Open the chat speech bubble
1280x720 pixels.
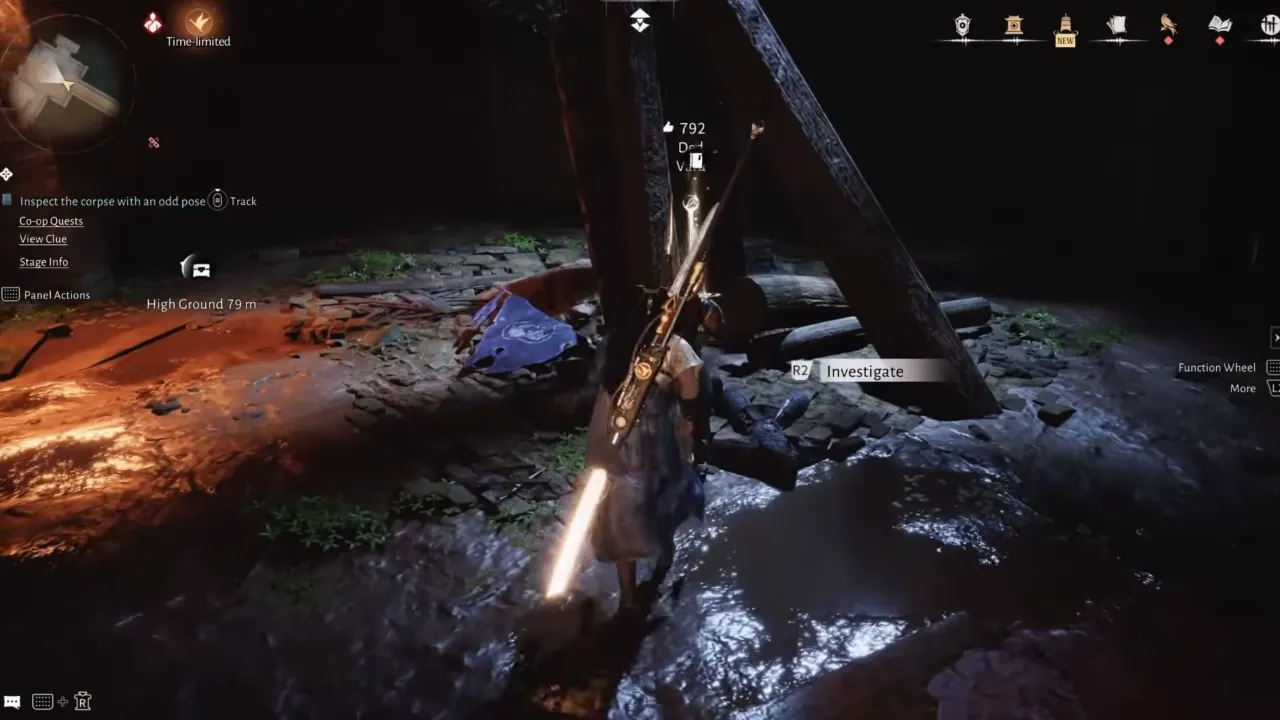12,702
